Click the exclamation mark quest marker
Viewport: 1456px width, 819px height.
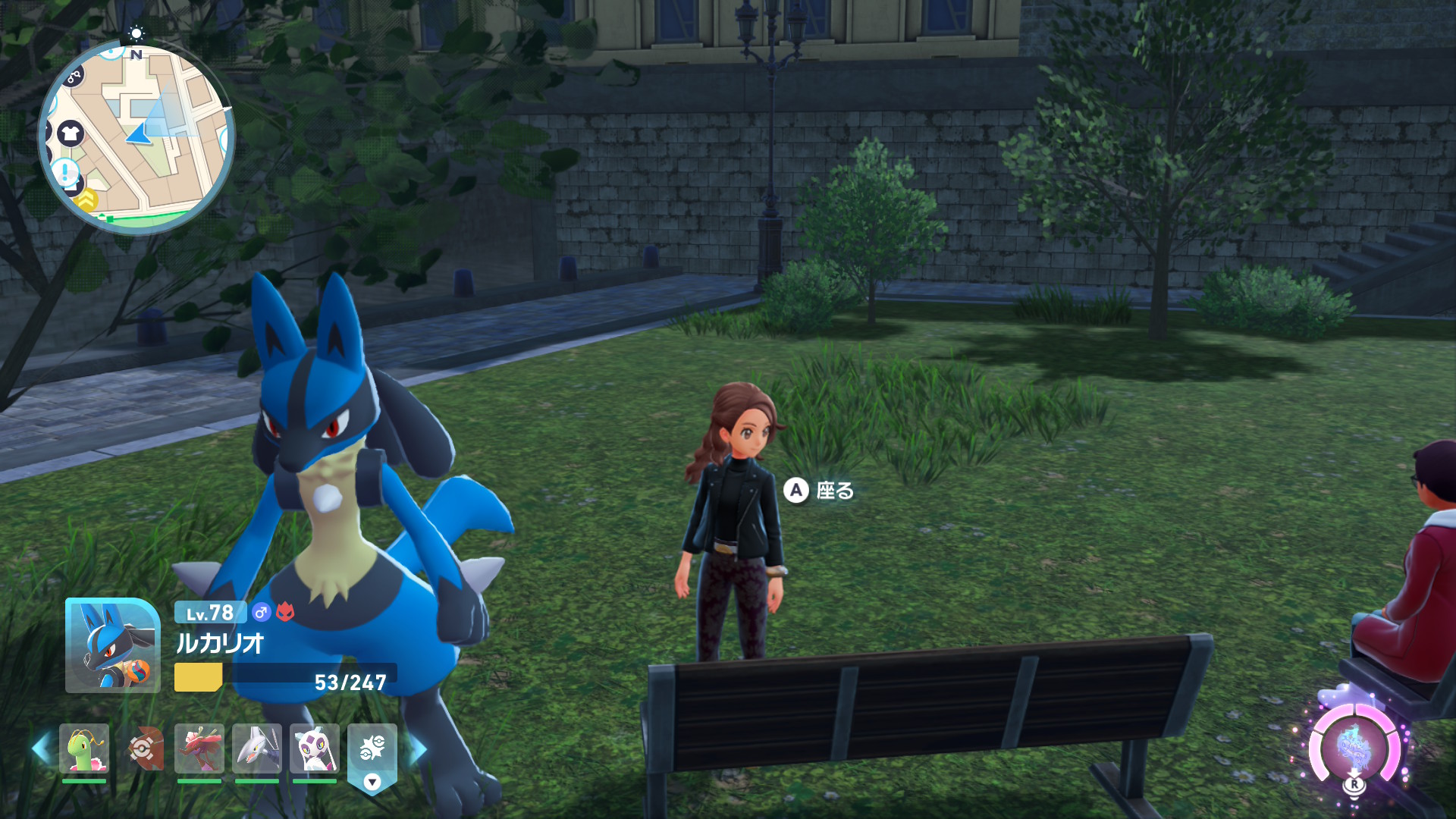66,172
